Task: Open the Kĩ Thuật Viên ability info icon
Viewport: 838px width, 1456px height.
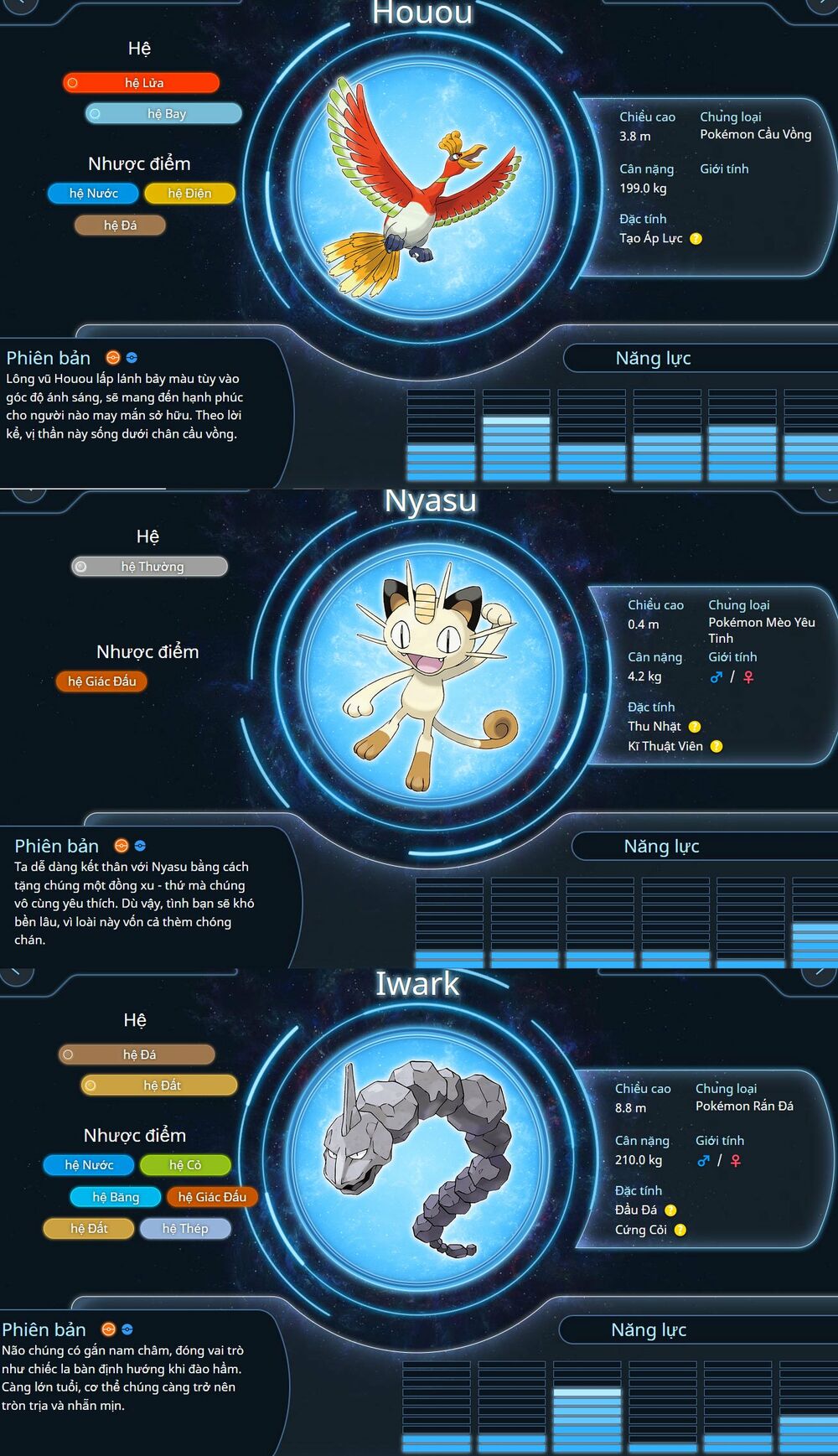Action: pos(716,747)
